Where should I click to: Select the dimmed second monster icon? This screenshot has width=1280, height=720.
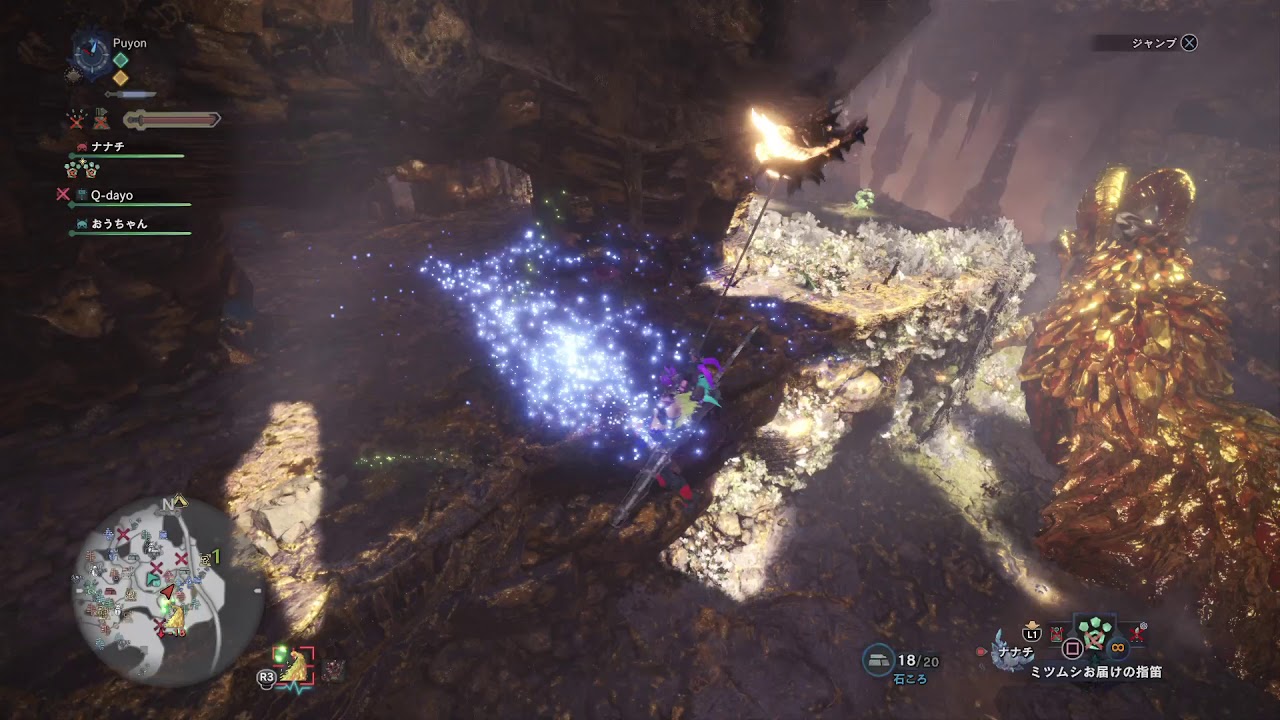tap(333, 669)
